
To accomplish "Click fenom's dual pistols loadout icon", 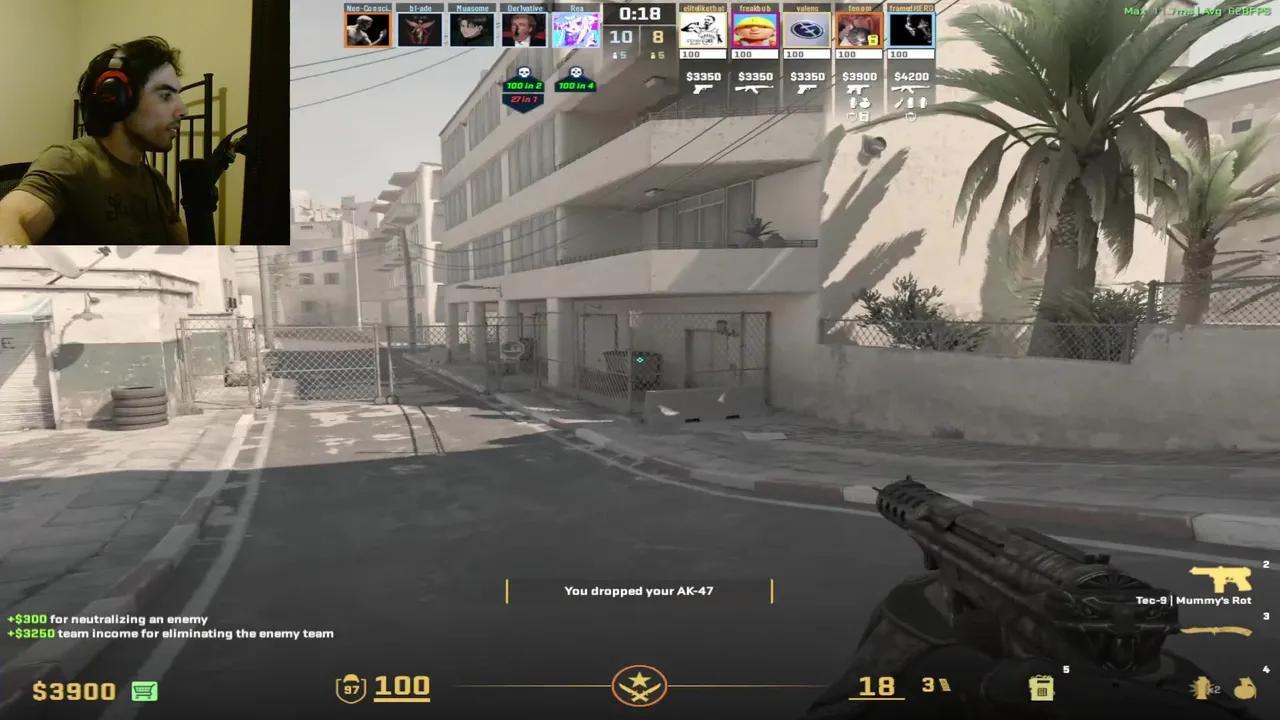I will [x=858, y=91].
